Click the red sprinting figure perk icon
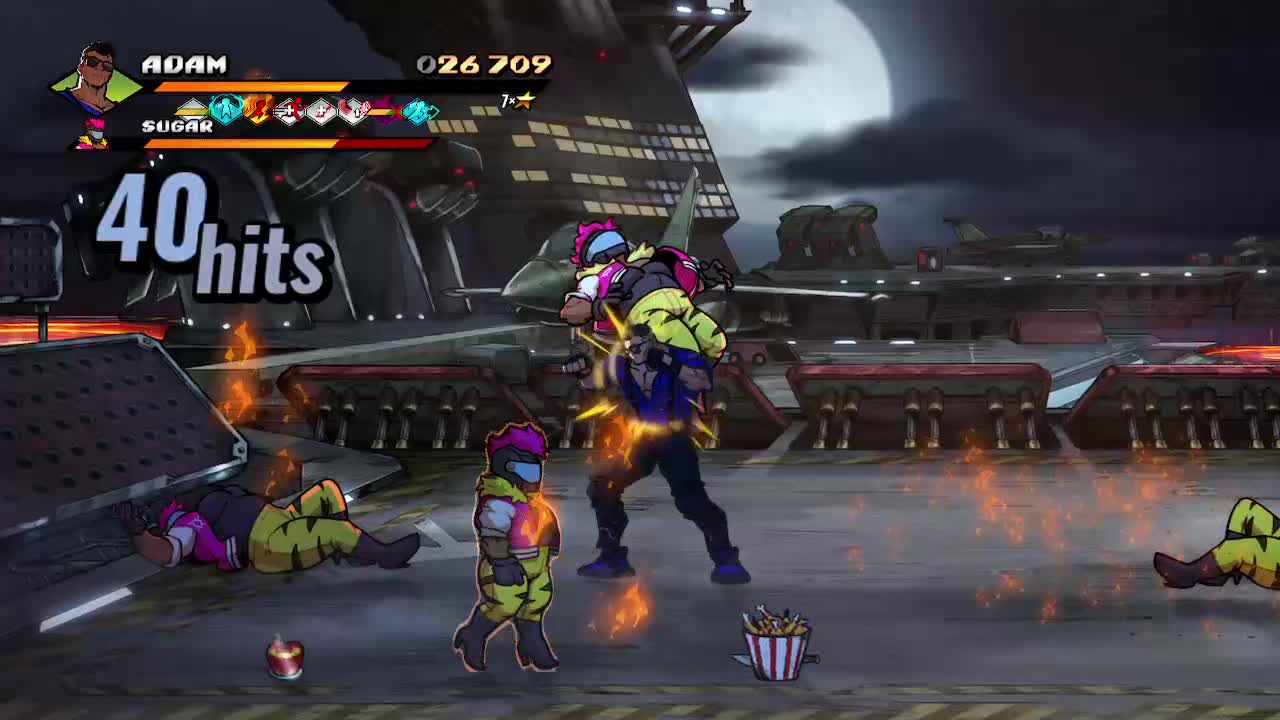The image size is (1280, 720). [291, 108]
